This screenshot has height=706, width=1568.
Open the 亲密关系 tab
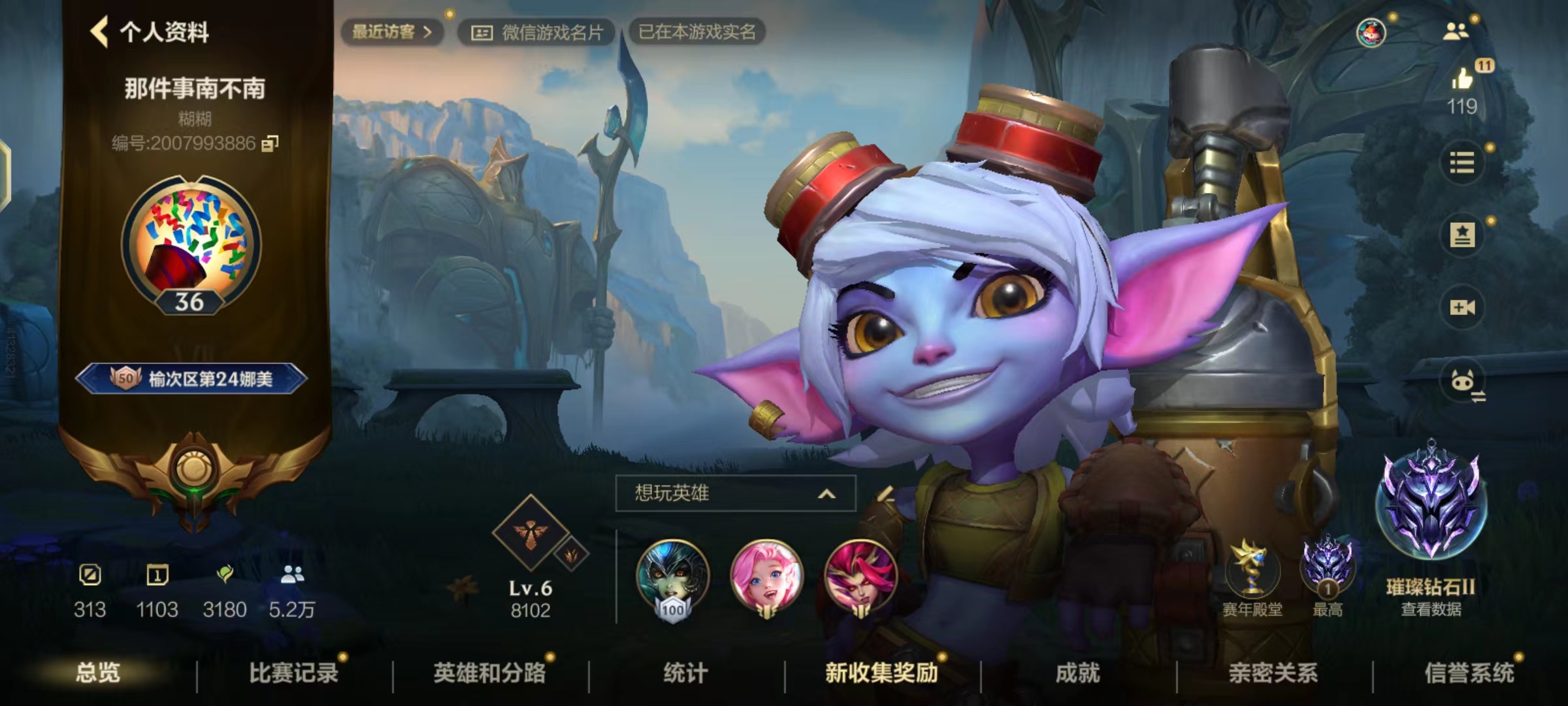pos(1273,673)
